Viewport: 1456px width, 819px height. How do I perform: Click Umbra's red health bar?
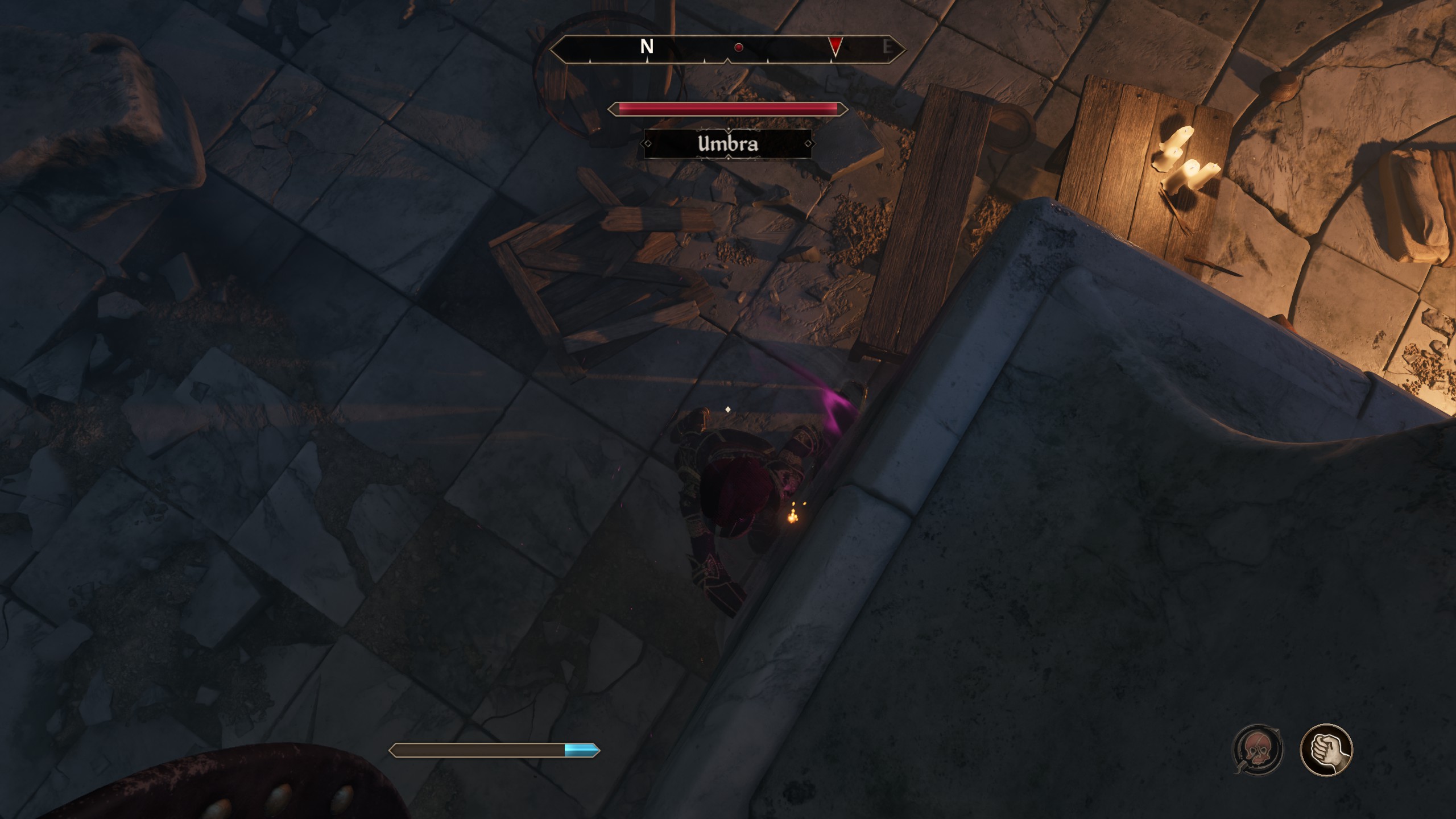click(728, 108)
